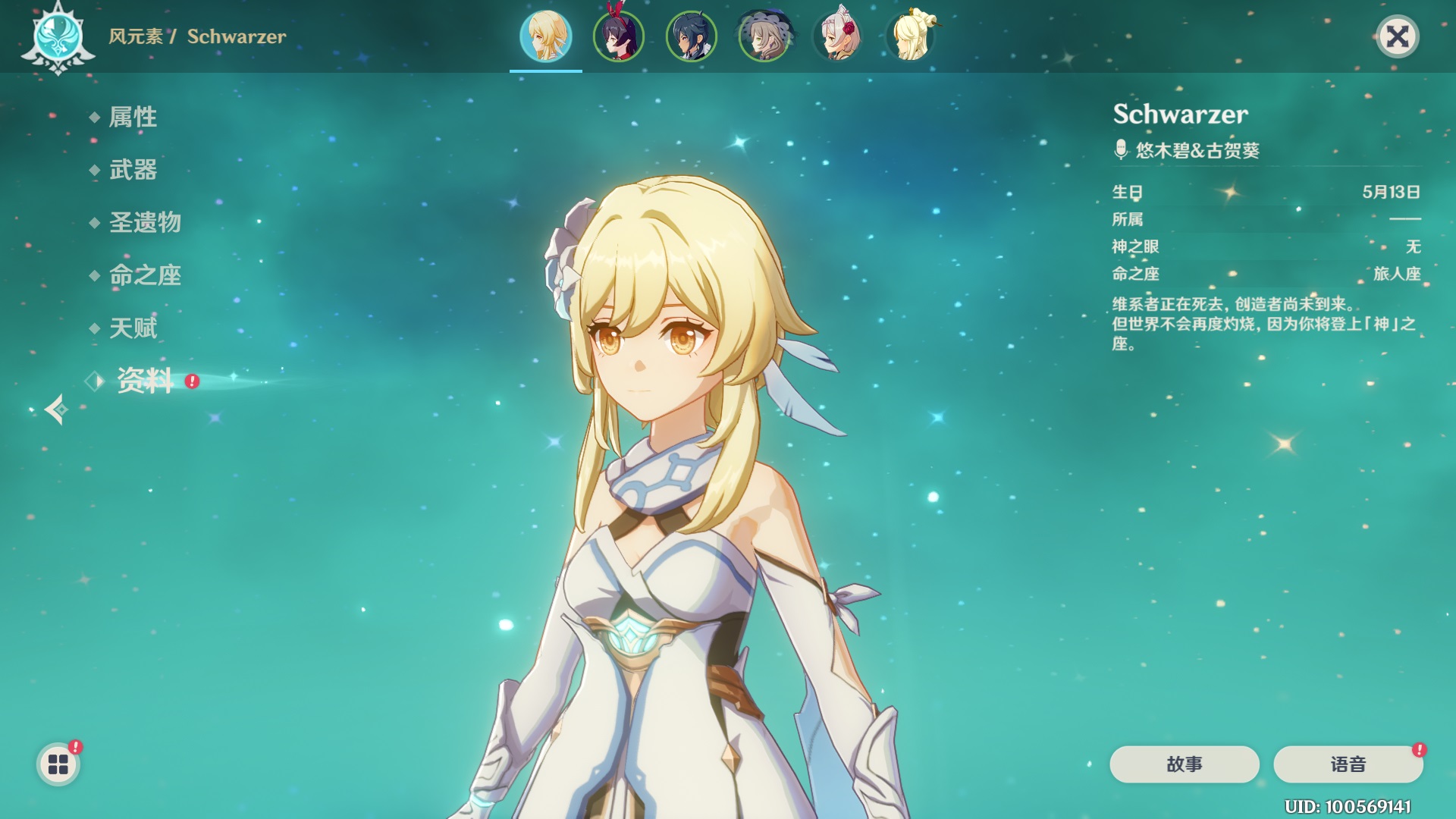Viewport: 1456px width, 819px height.
Task: Close the character screen with the X
Action: point(1397,36)
